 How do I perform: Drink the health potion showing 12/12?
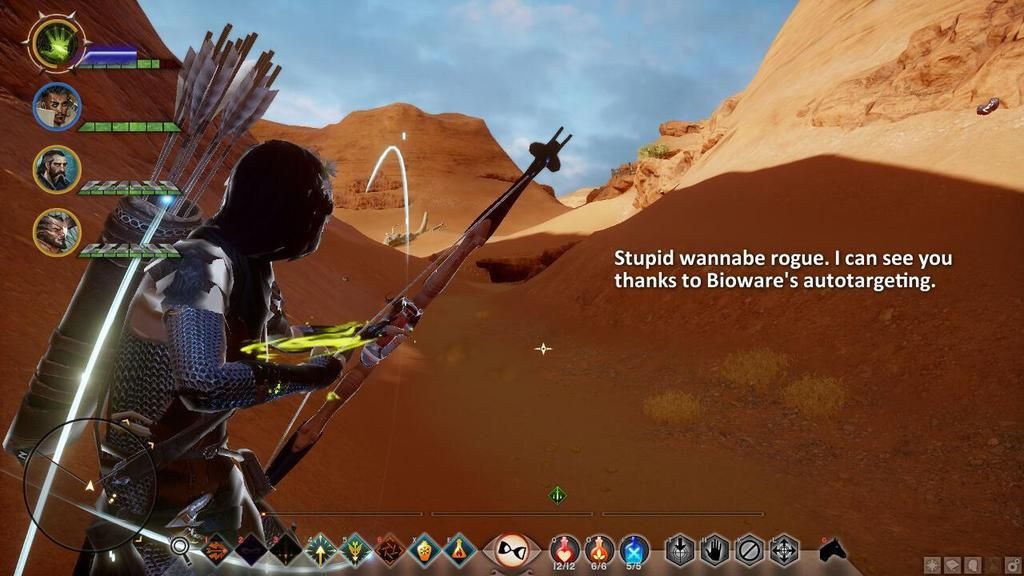565,549
